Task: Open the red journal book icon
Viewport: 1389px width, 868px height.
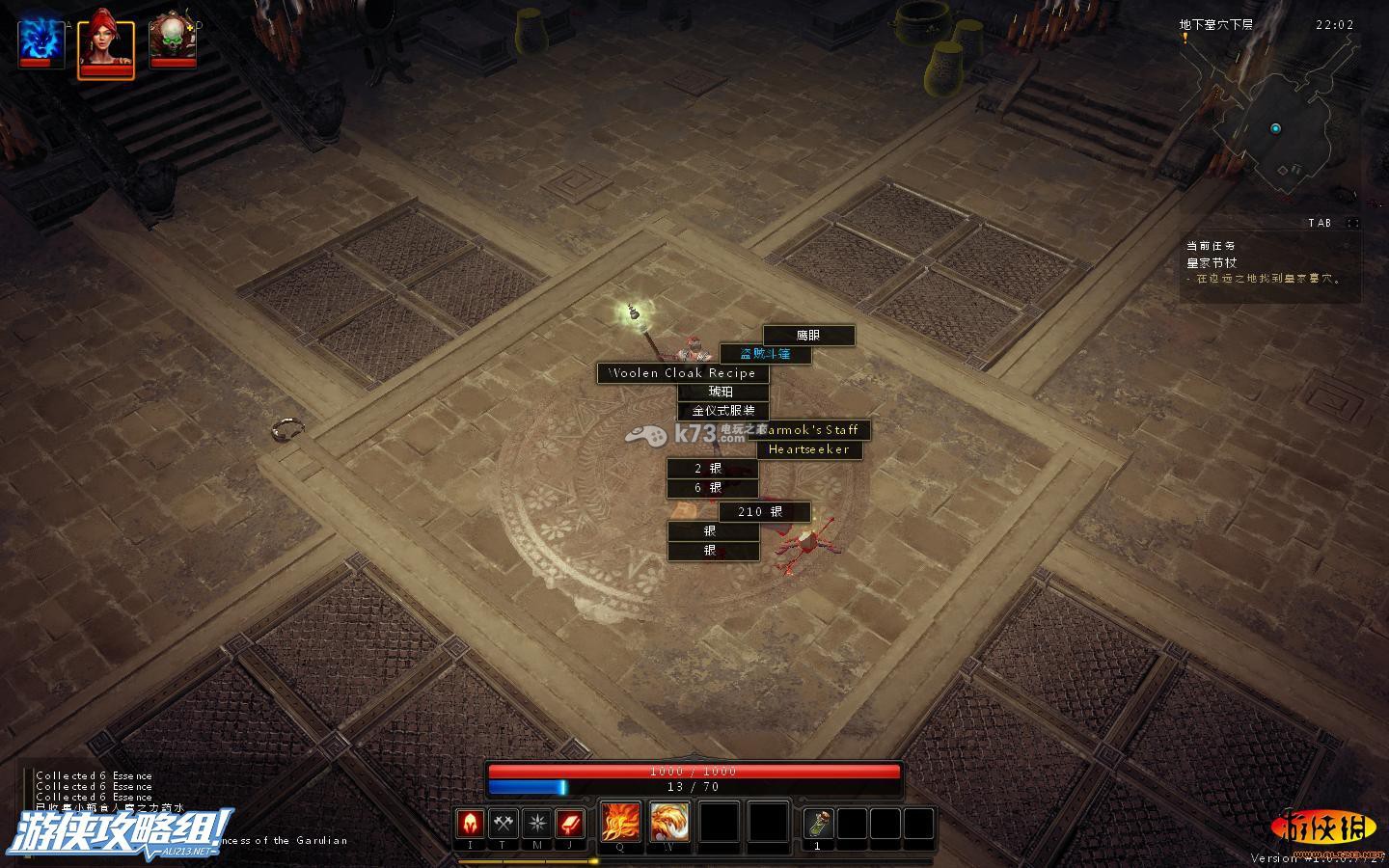Action: coord(570,824)
